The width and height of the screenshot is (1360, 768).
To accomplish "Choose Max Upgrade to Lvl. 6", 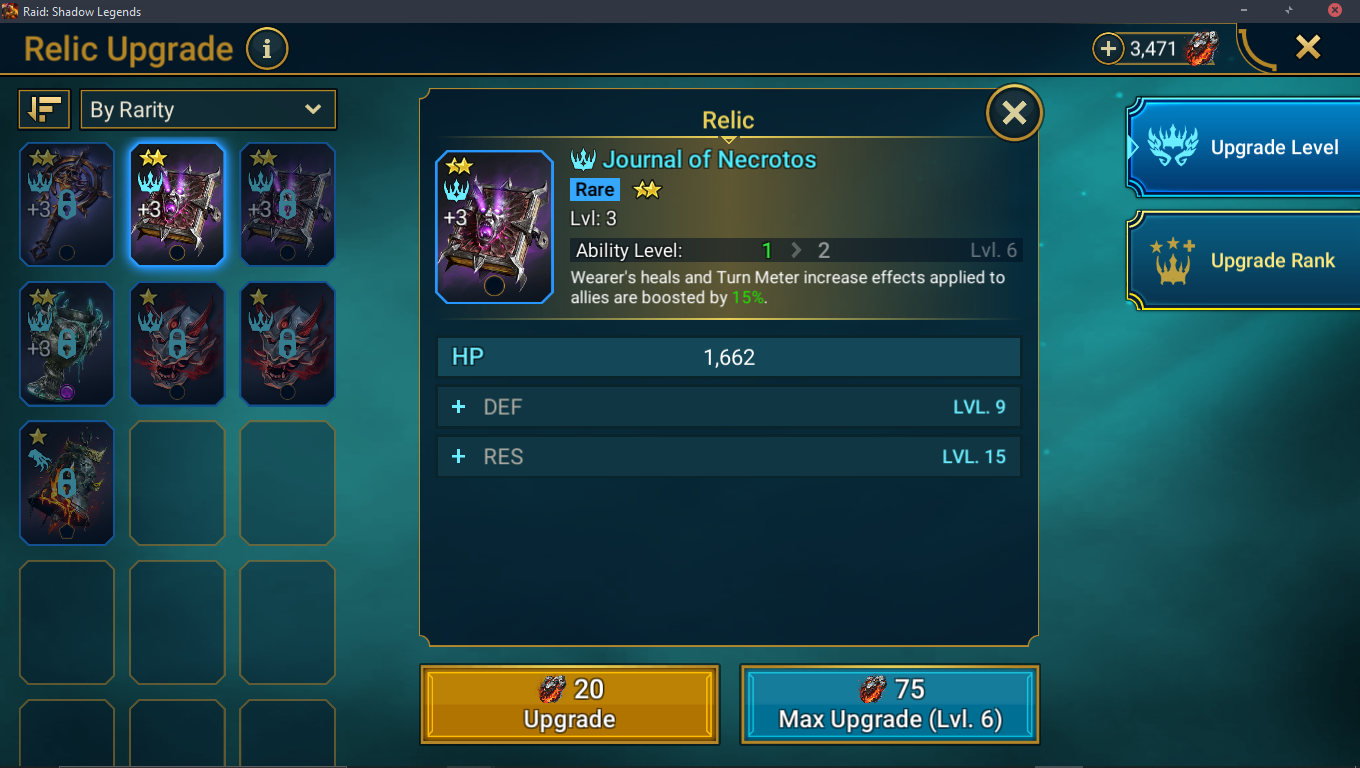I will point(889,704).
